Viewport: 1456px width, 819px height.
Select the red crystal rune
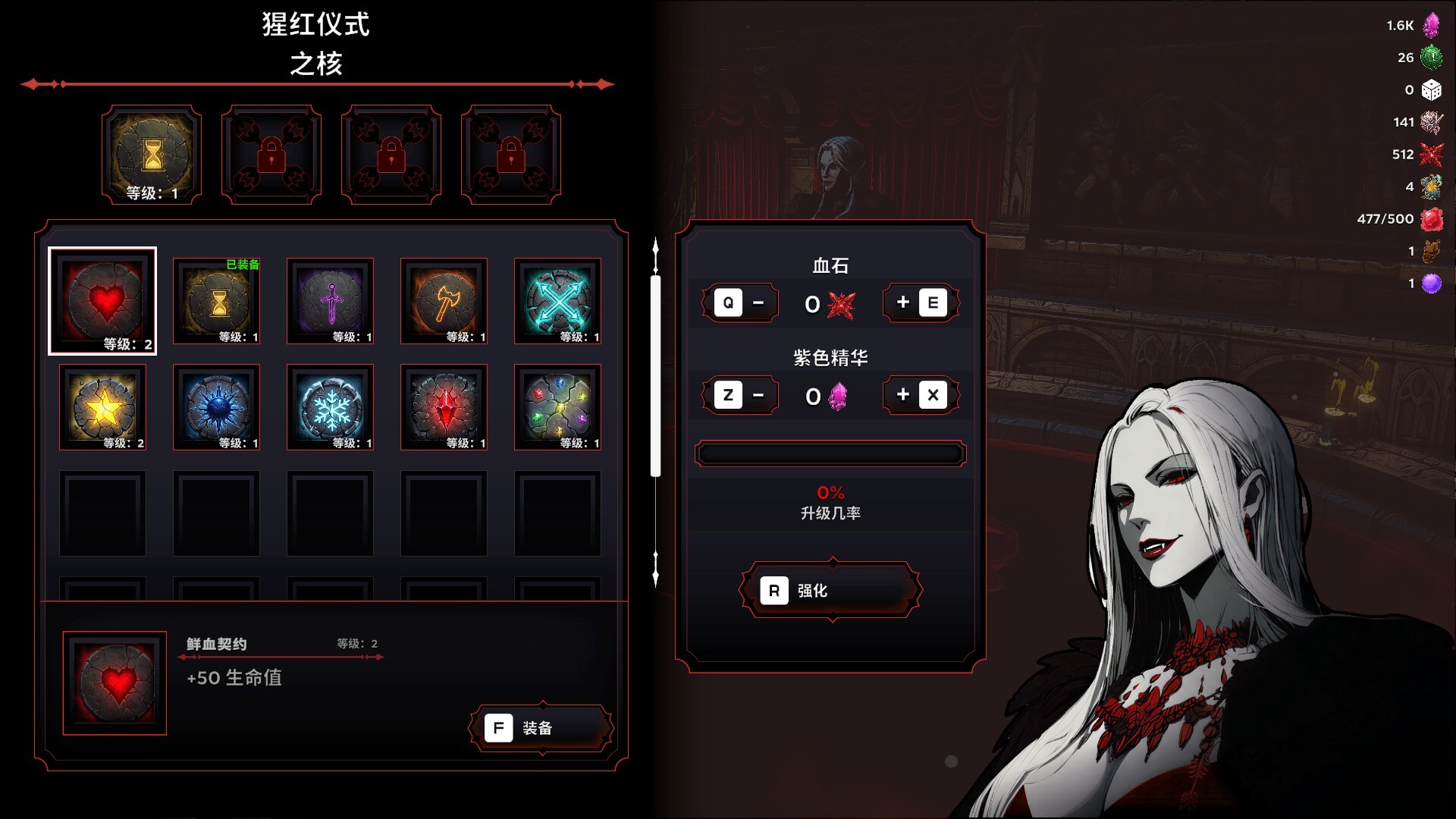[x=444, y=407]
